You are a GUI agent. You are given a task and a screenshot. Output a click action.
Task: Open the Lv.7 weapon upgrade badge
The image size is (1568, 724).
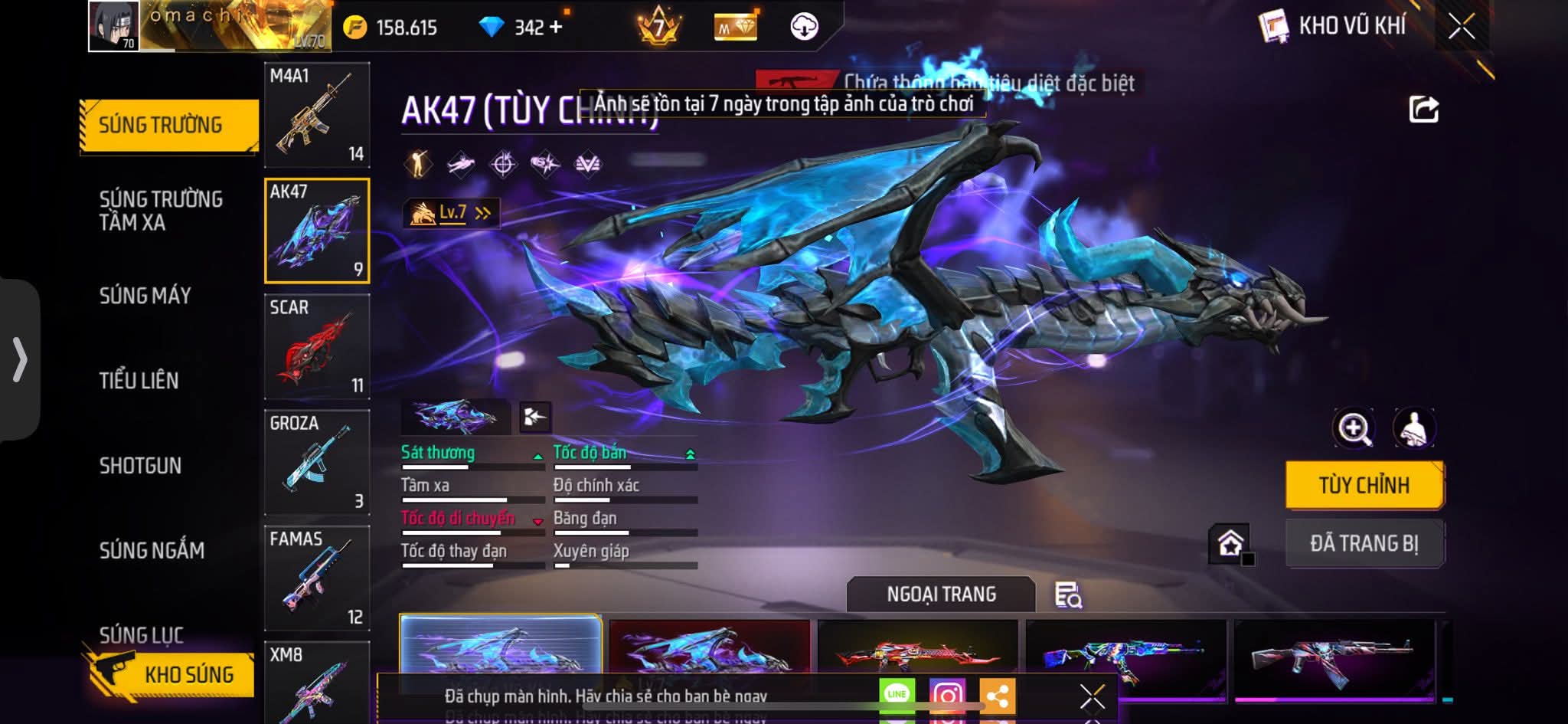[x=452, y=213]
